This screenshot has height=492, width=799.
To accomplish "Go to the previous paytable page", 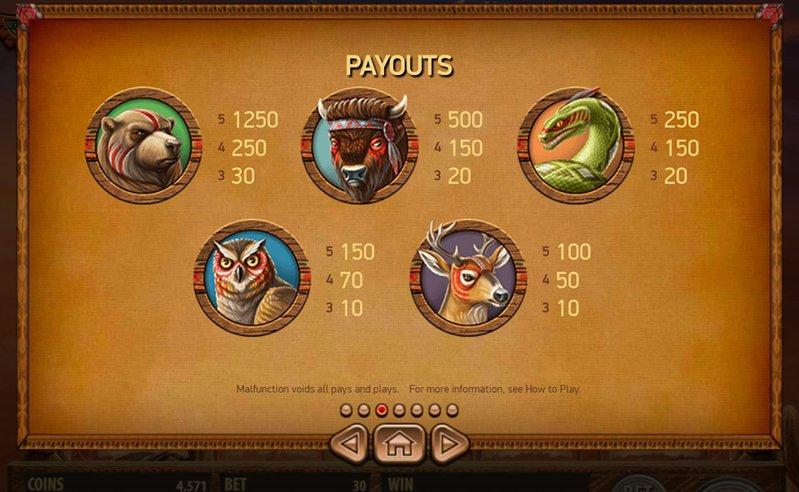I will pos(348,442).
